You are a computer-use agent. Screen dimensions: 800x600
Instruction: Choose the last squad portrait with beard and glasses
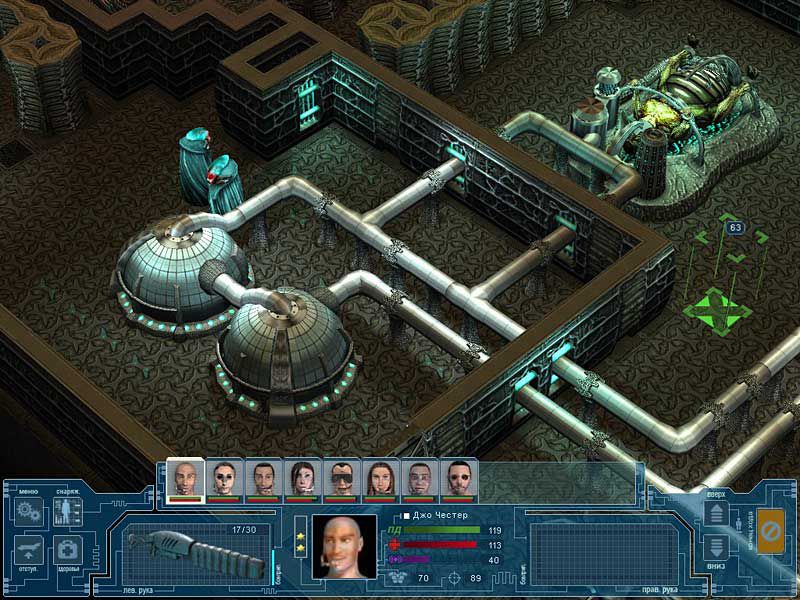pos(458,476)
